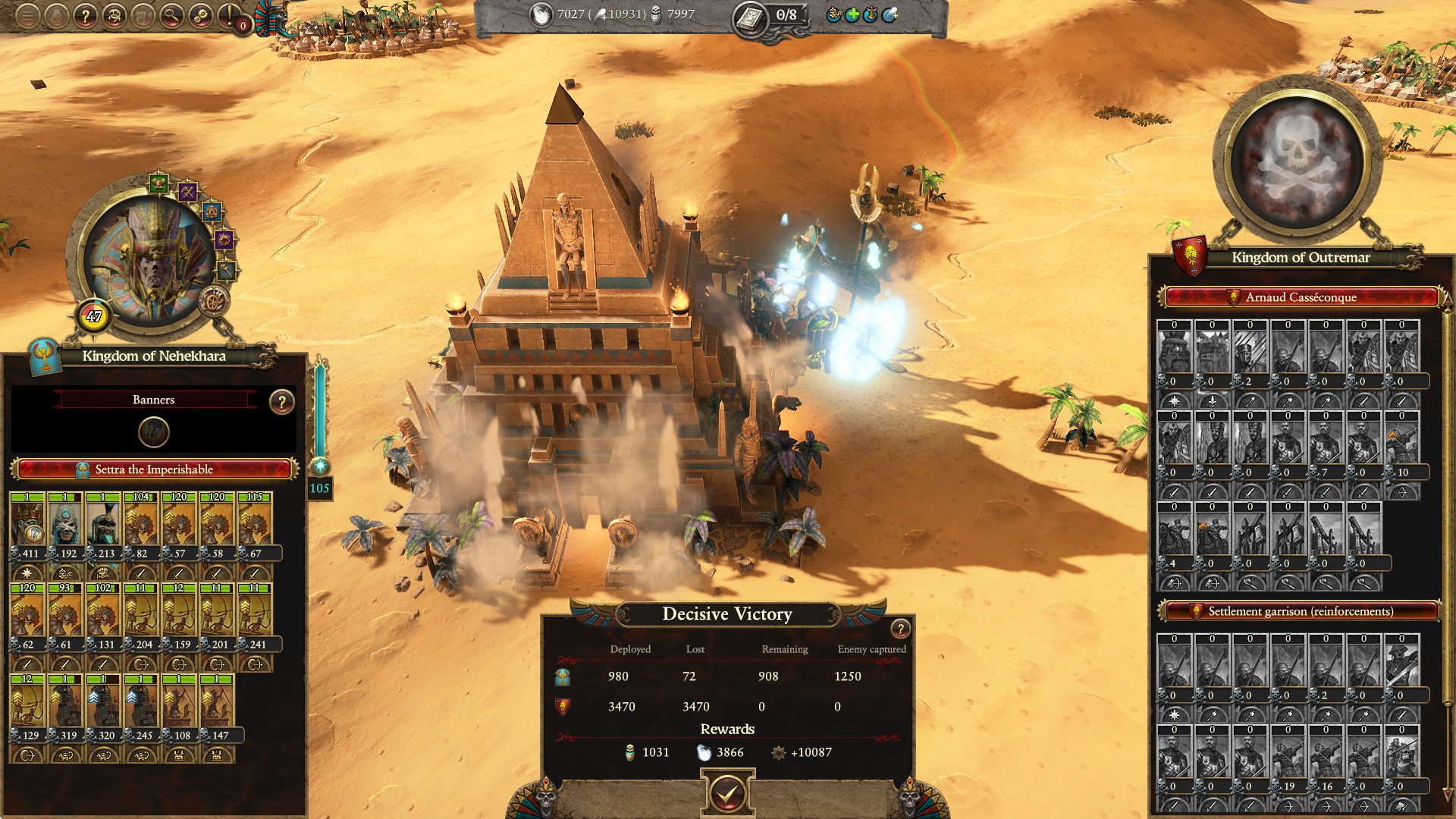This screenshot has height=819, width=1456.
Task: Select enemy unit card with 10 kills
Action: [1401, 441]
